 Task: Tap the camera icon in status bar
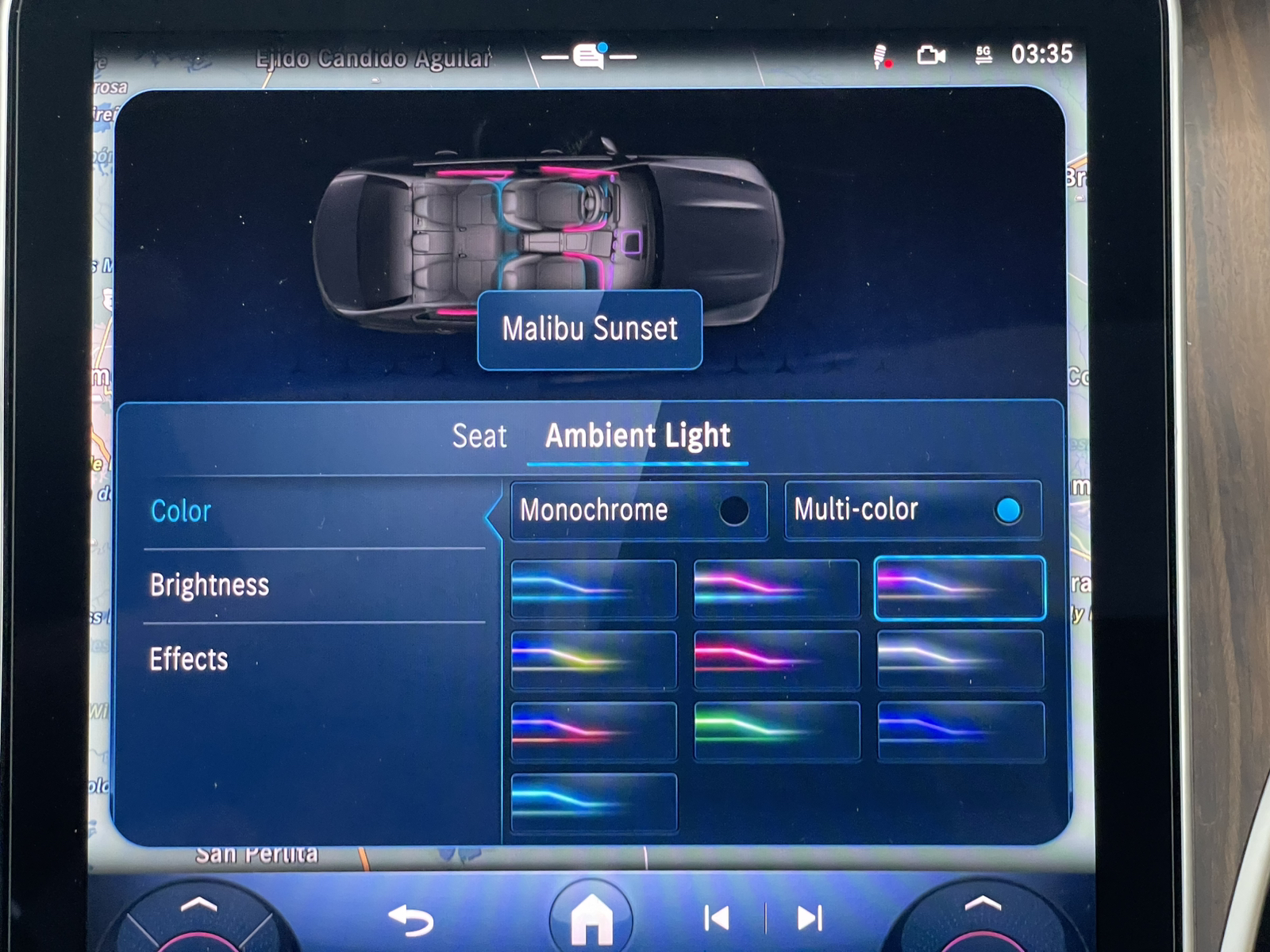(930, 55)
